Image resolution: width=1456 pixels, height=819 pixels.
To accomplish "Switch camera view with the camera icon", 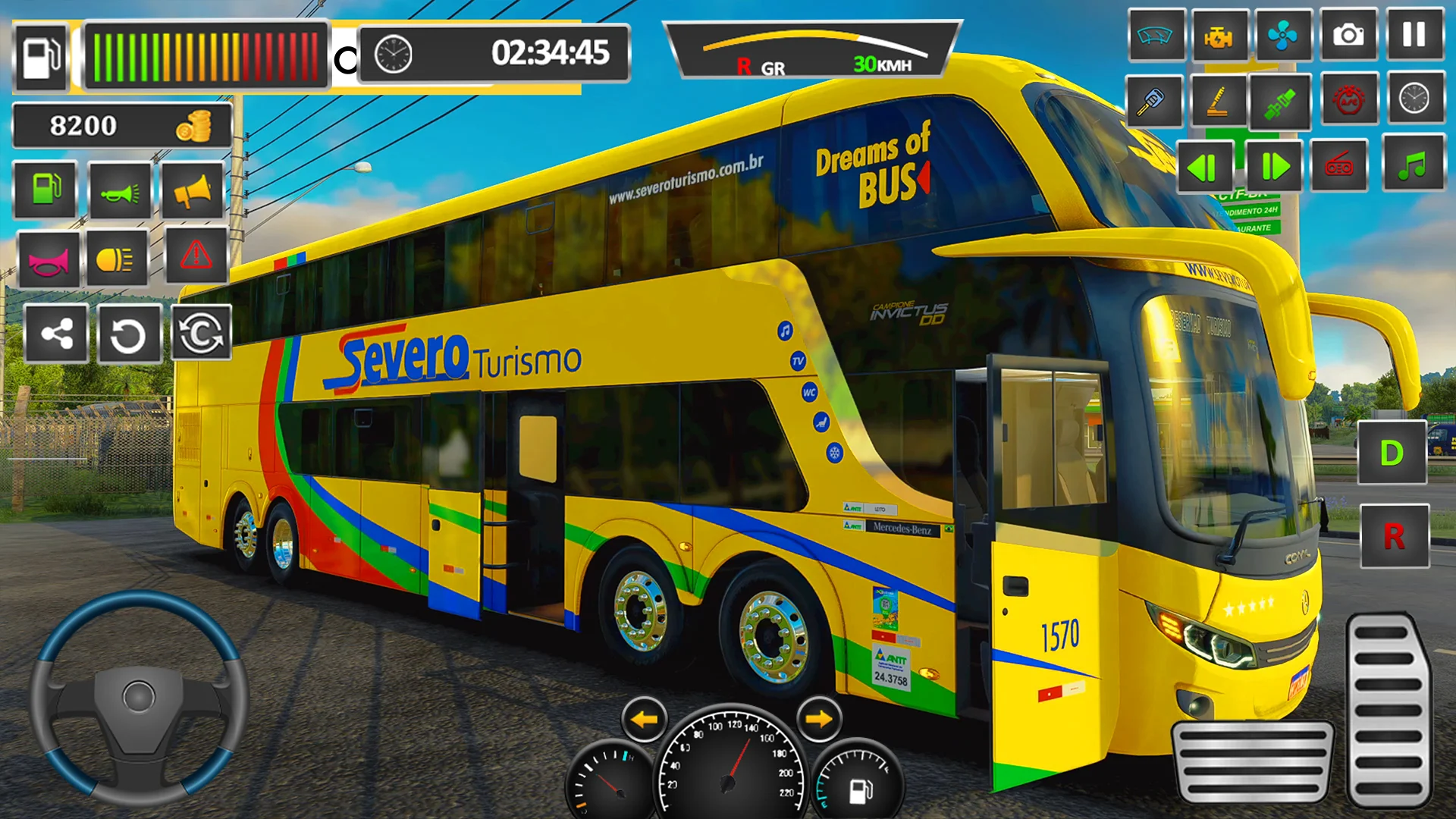I will click(1348, 36).
